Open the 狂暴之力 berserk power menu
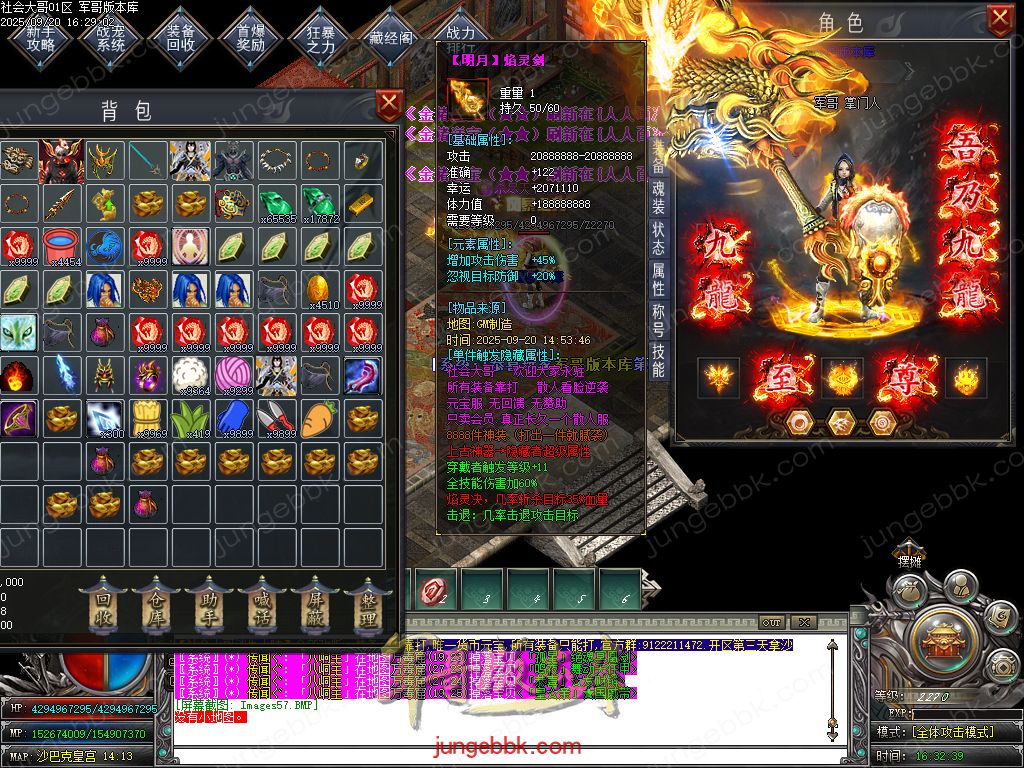This screenshot has width=1024, height=768. tap(321, 36)
